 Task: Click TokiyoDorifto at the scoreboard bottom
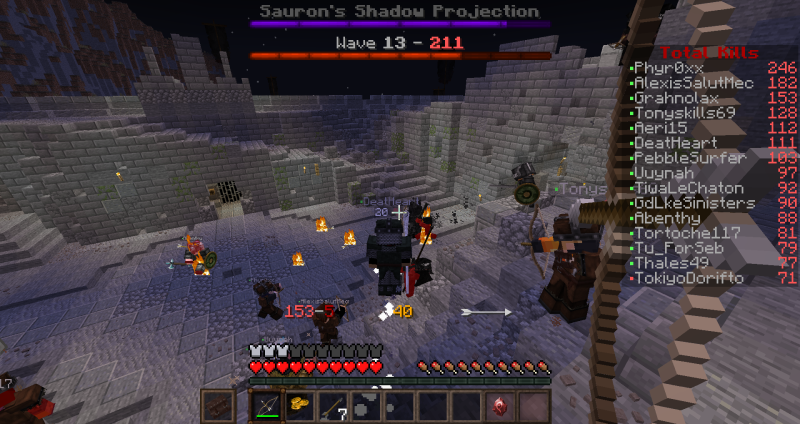coord(689,278)
